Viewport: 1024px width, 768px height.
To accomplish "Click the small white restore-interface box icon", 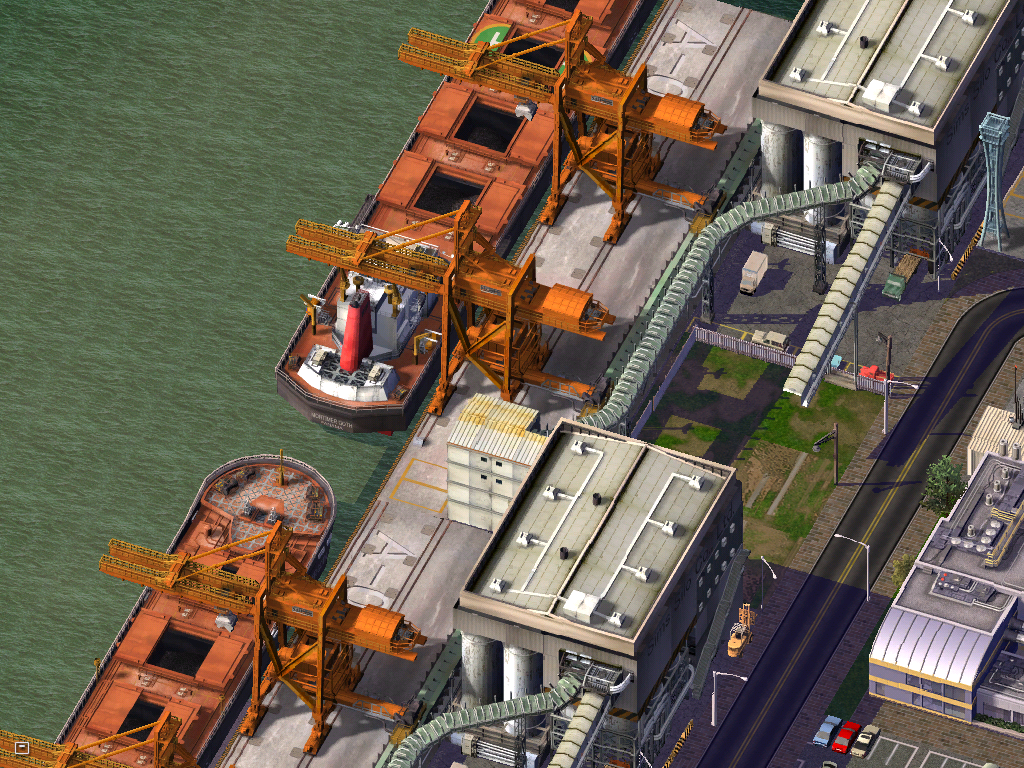I will [22, 747].
